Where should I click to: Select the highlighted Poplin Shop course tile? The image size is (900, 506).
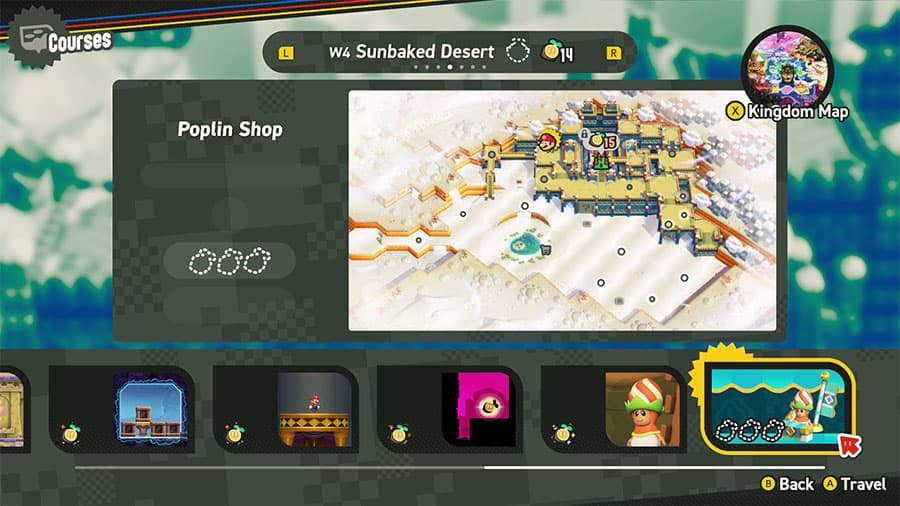click(781, 407)
